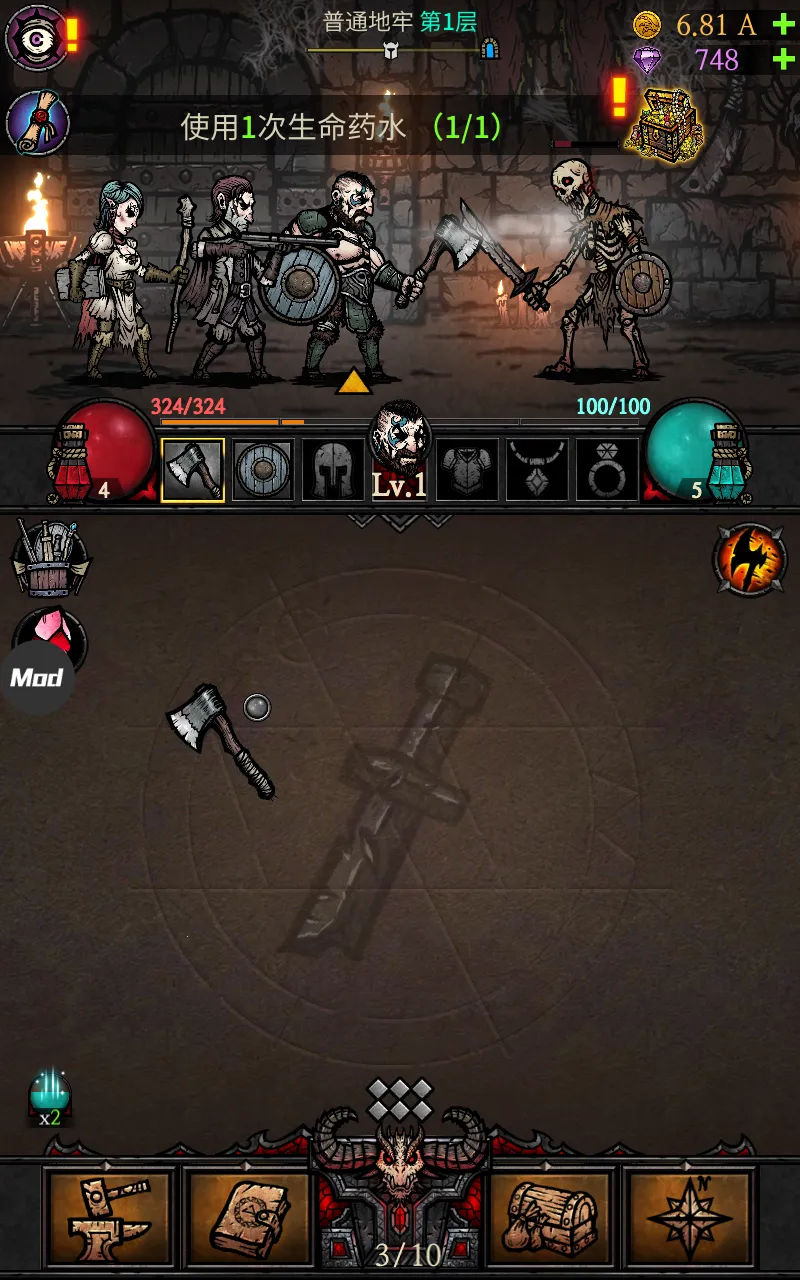This screenshot has height=1280, width=800.
Task: Select the round shield equipment slot
Action: [x=263, y=469]
